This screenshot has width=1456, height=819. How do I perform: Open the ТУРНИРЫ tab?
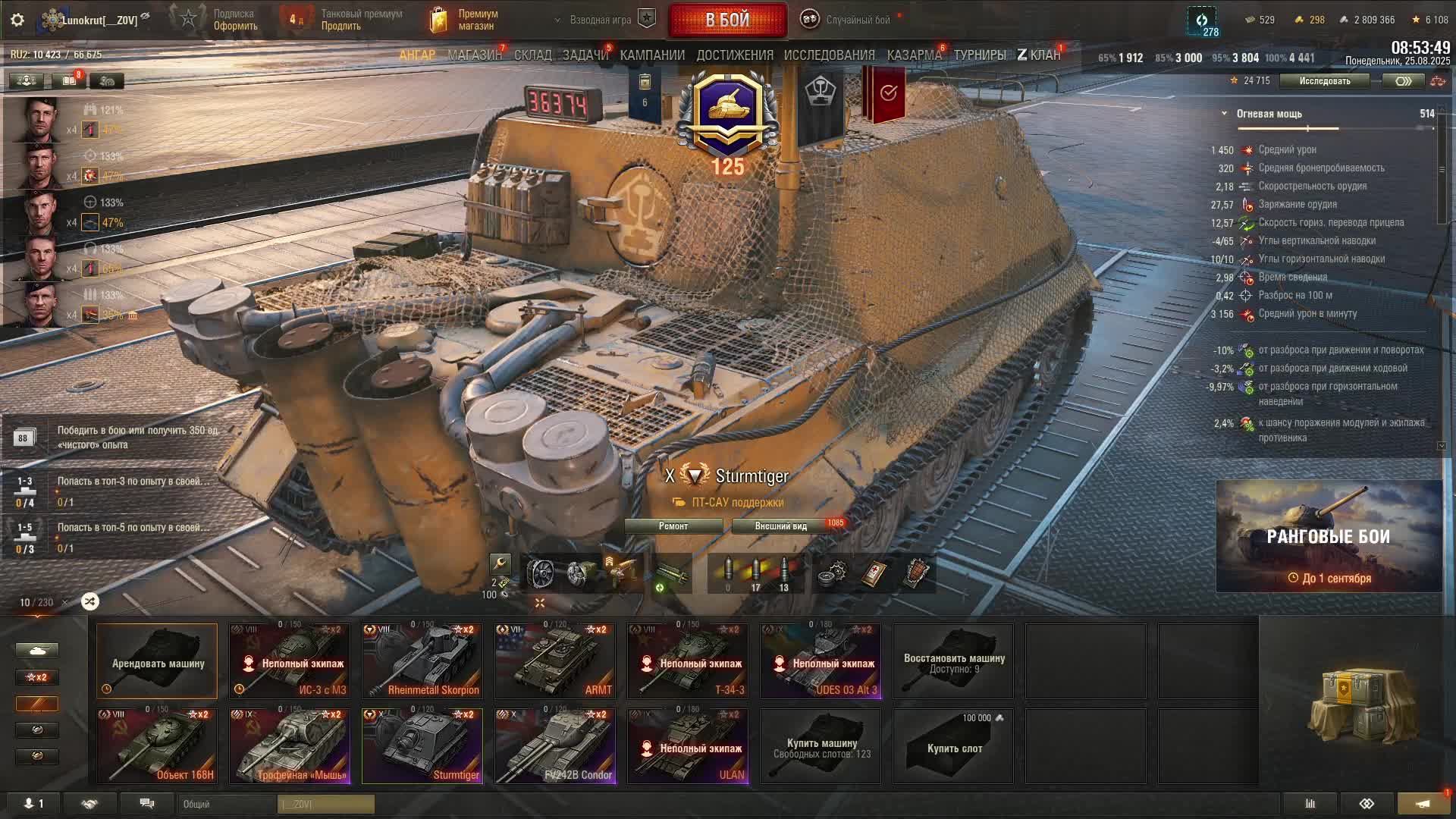coord(980,55)
